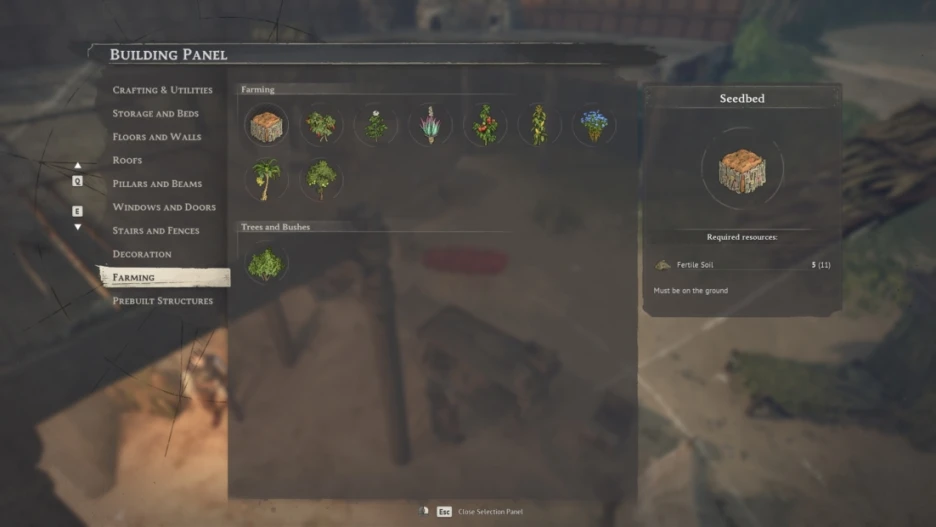Screen dimensions: 936x527
Task: Open the Decoration category
Action: (142, 254)
